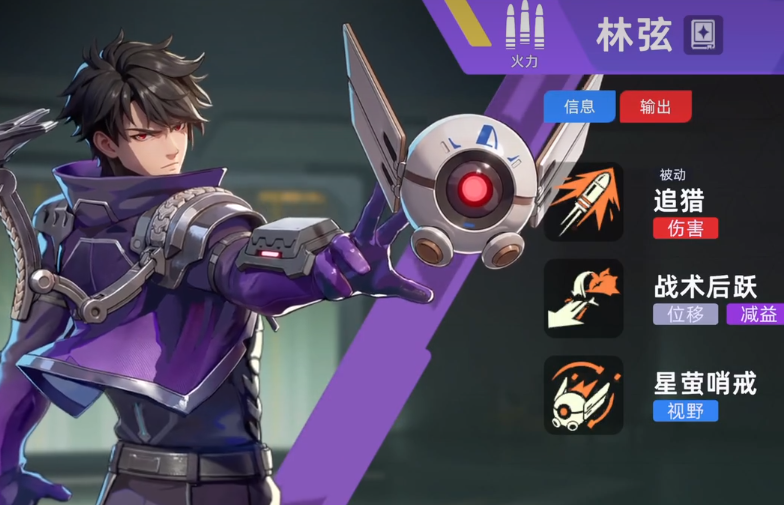Click the red 伤害 tag under 追猎
Screen dimensions: 784x505
point(686,228)
